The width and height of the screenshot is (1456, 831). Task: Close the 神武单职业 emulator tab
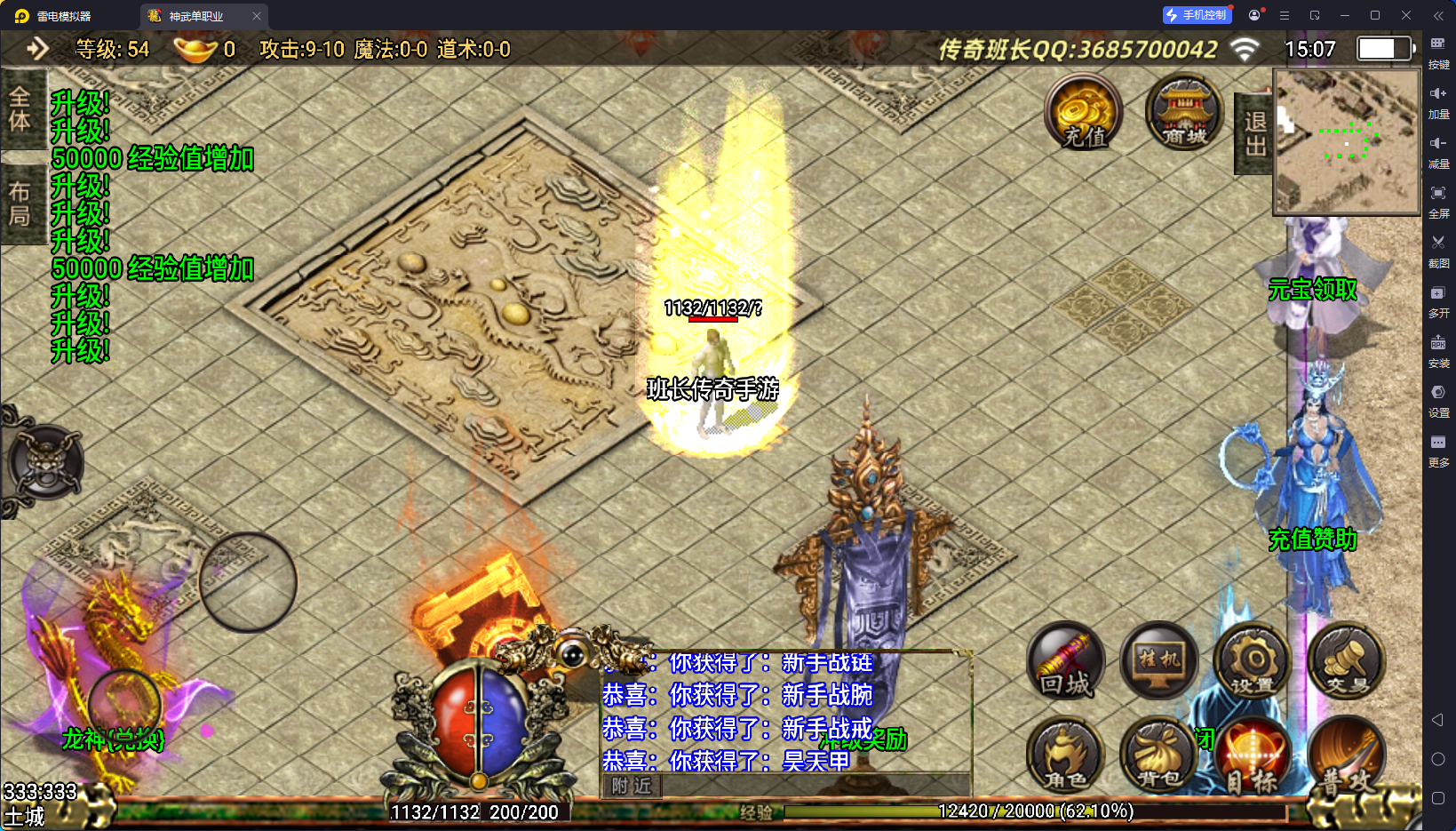tap(257, 16)
